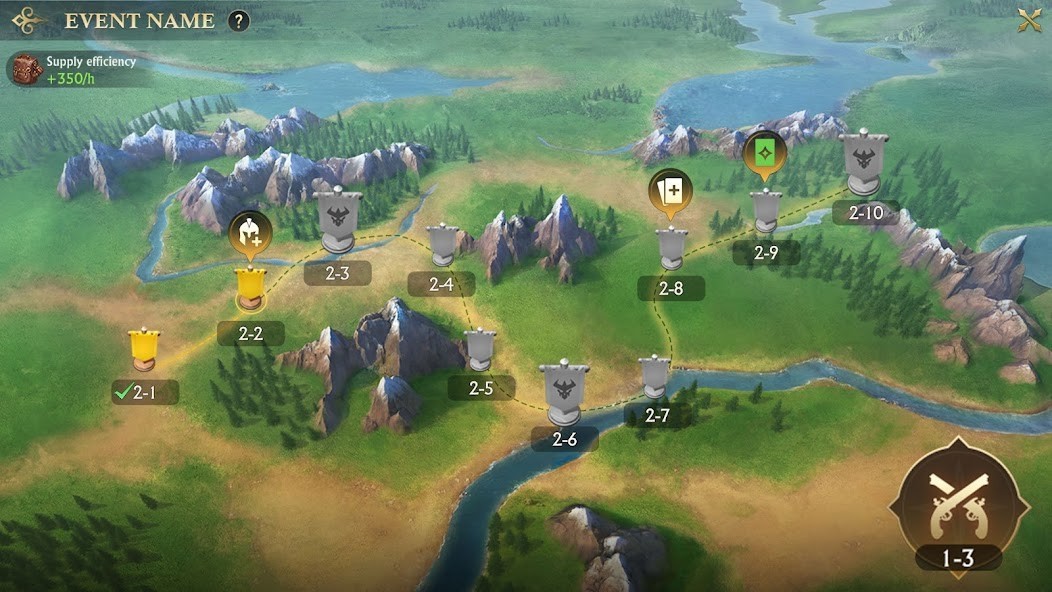Screen dimensions: 1052x592
Task: Tap the Supply efficiency crate icon
Action: tap(25, 69)
